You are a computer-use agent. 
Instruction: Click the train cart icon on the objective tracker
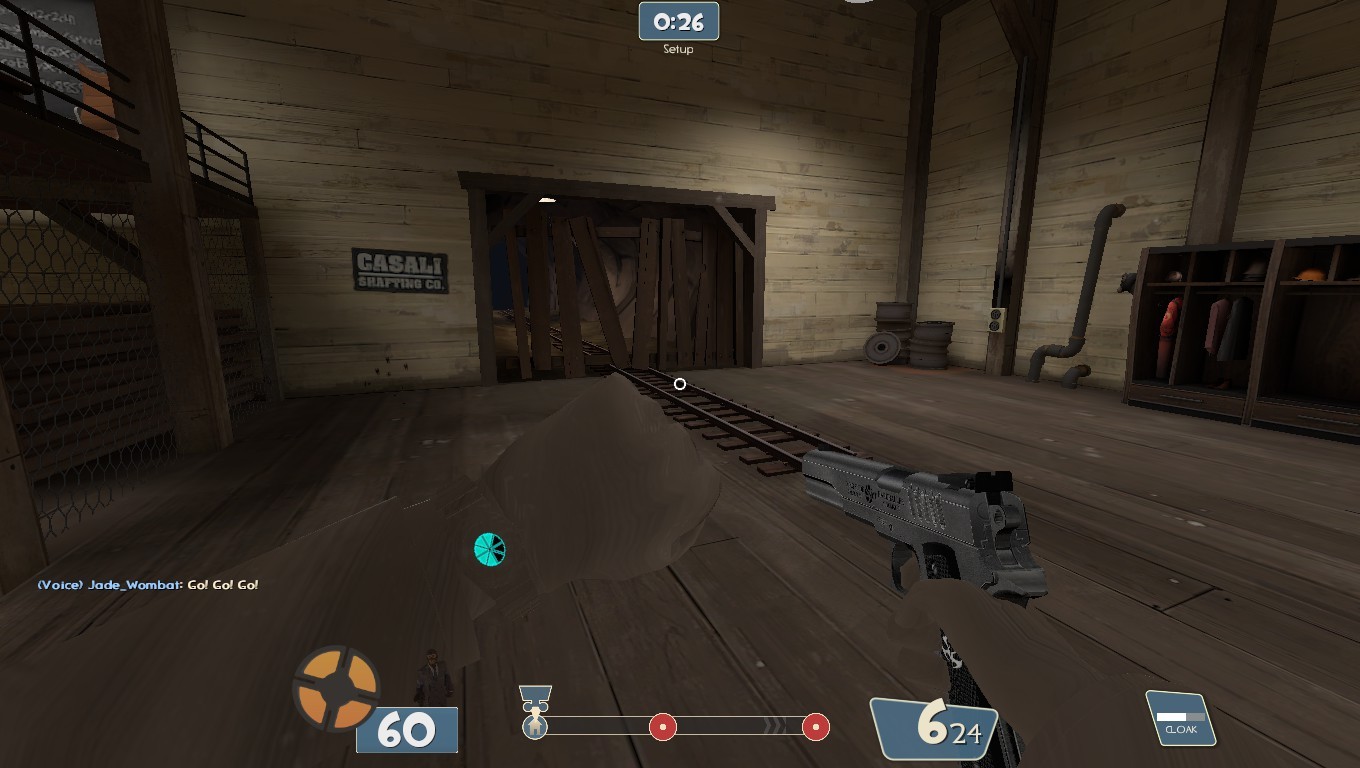coord(535,695)
